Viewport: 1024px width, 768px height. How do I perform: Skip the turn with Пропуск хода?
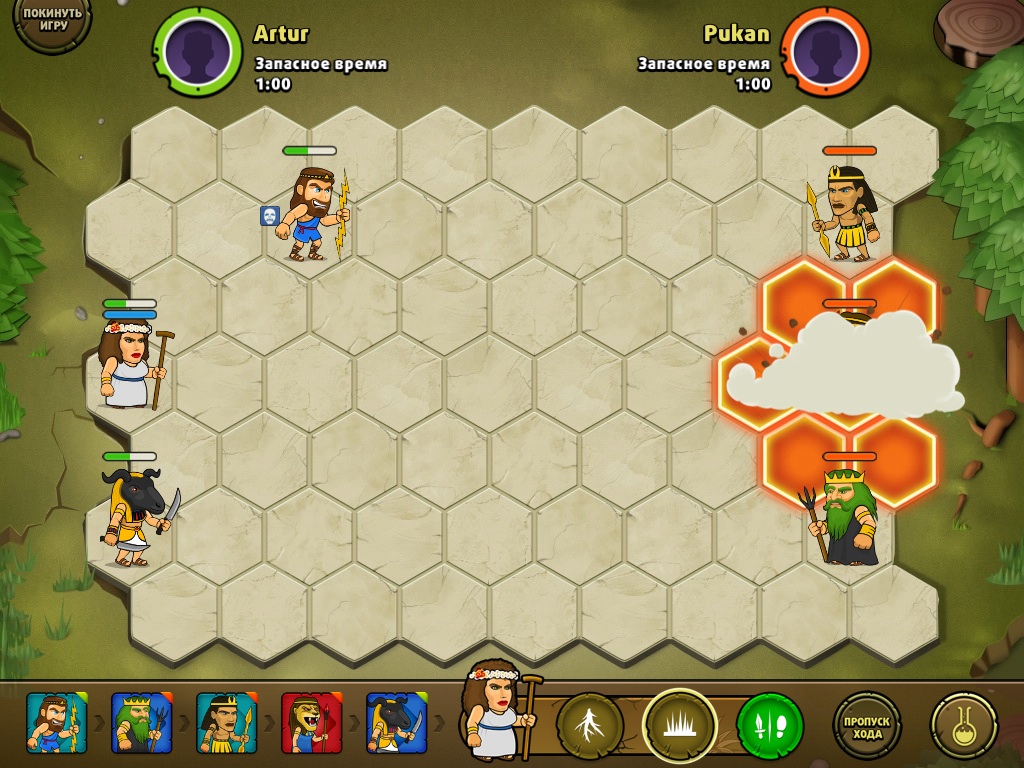(867, 724)
